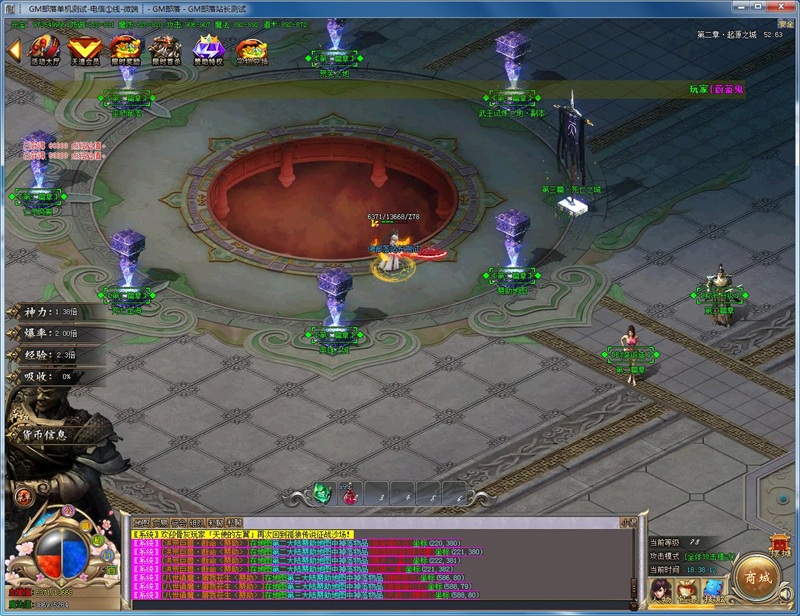800x616 pixels.
Task: Open the 赞助特权 sponsor privileges icon
Action: point(208,49)
